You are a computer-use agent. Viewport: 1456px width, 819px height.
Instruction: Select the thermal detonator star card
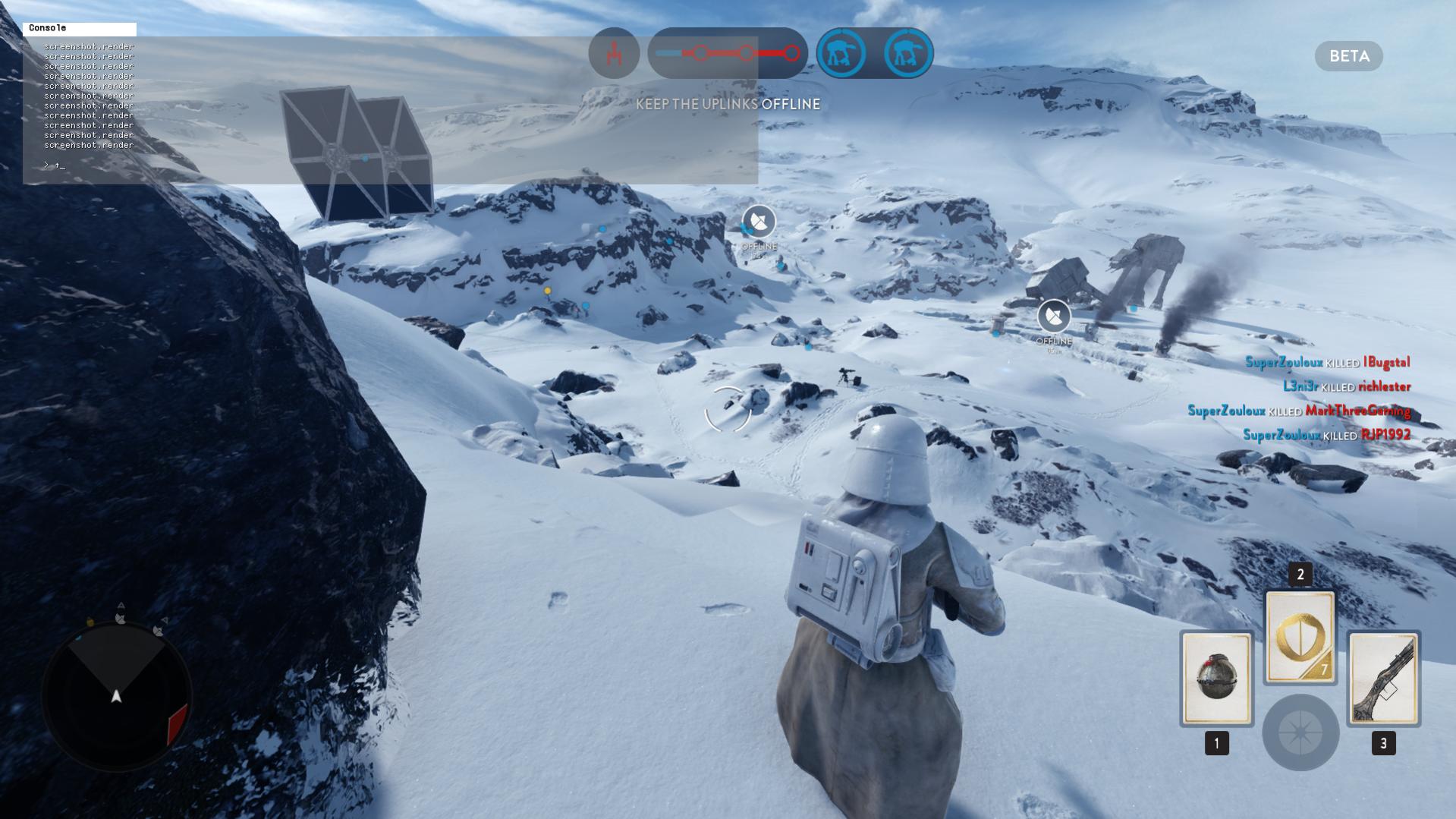click(1216, 678)
